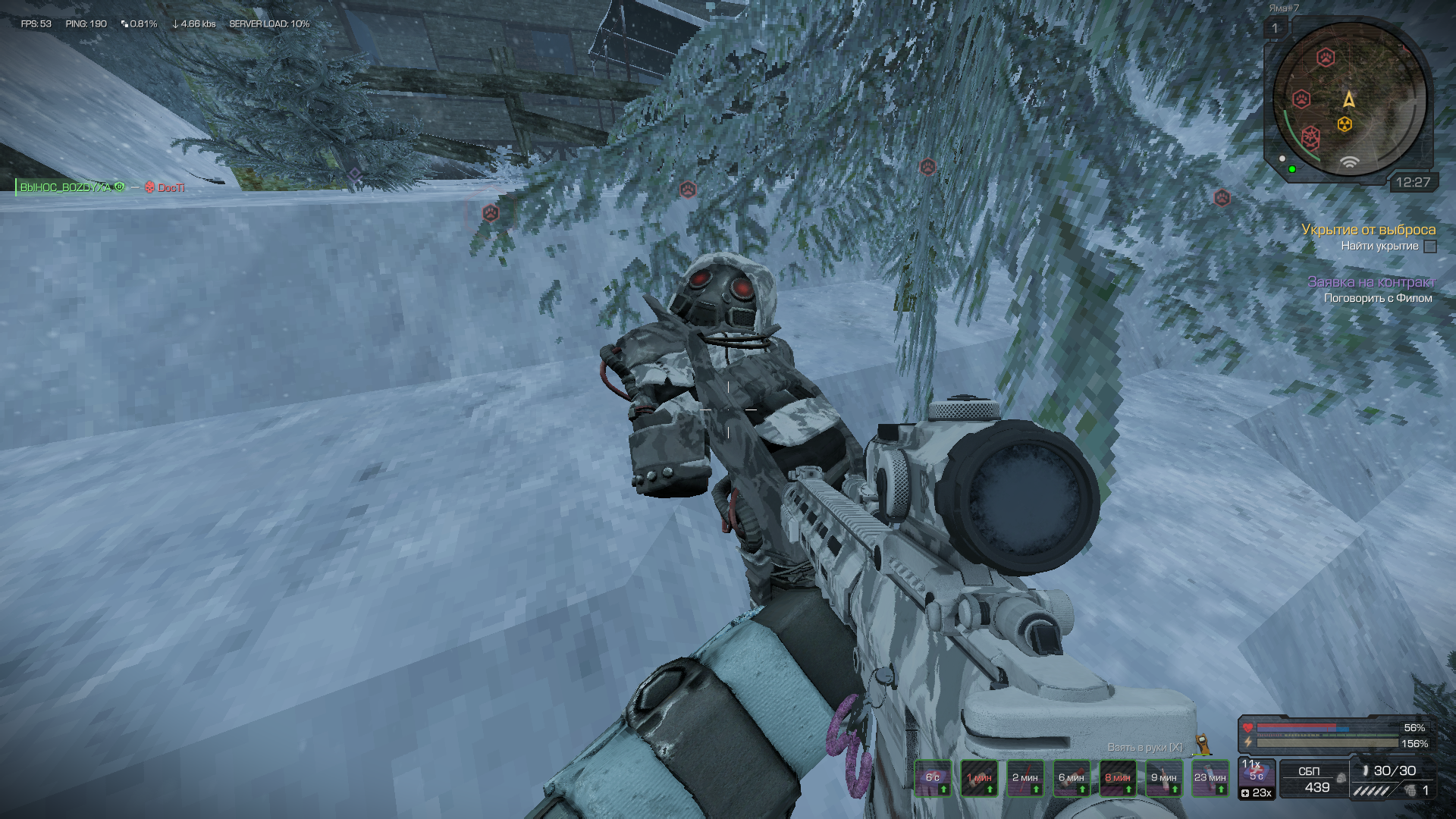Image resolution: width=1456 pixels, height=819 pixels.
Task: Open the "Заявка на контракт" quest entry
Action: click(1371, 281)
